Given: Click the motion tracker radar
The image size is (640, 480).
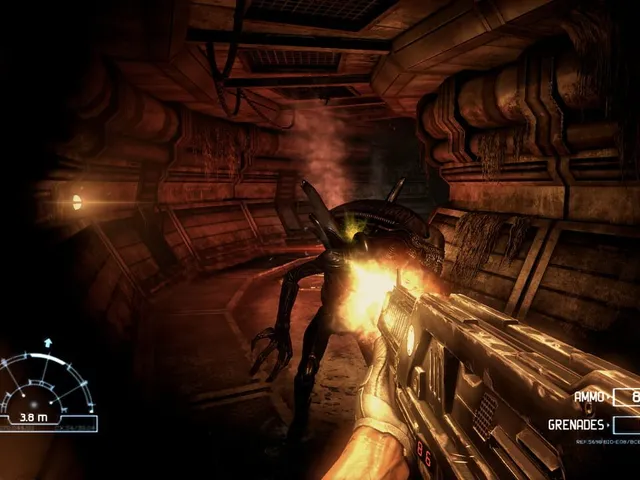Looking at the screenshot, I should [x=48, y=388].
